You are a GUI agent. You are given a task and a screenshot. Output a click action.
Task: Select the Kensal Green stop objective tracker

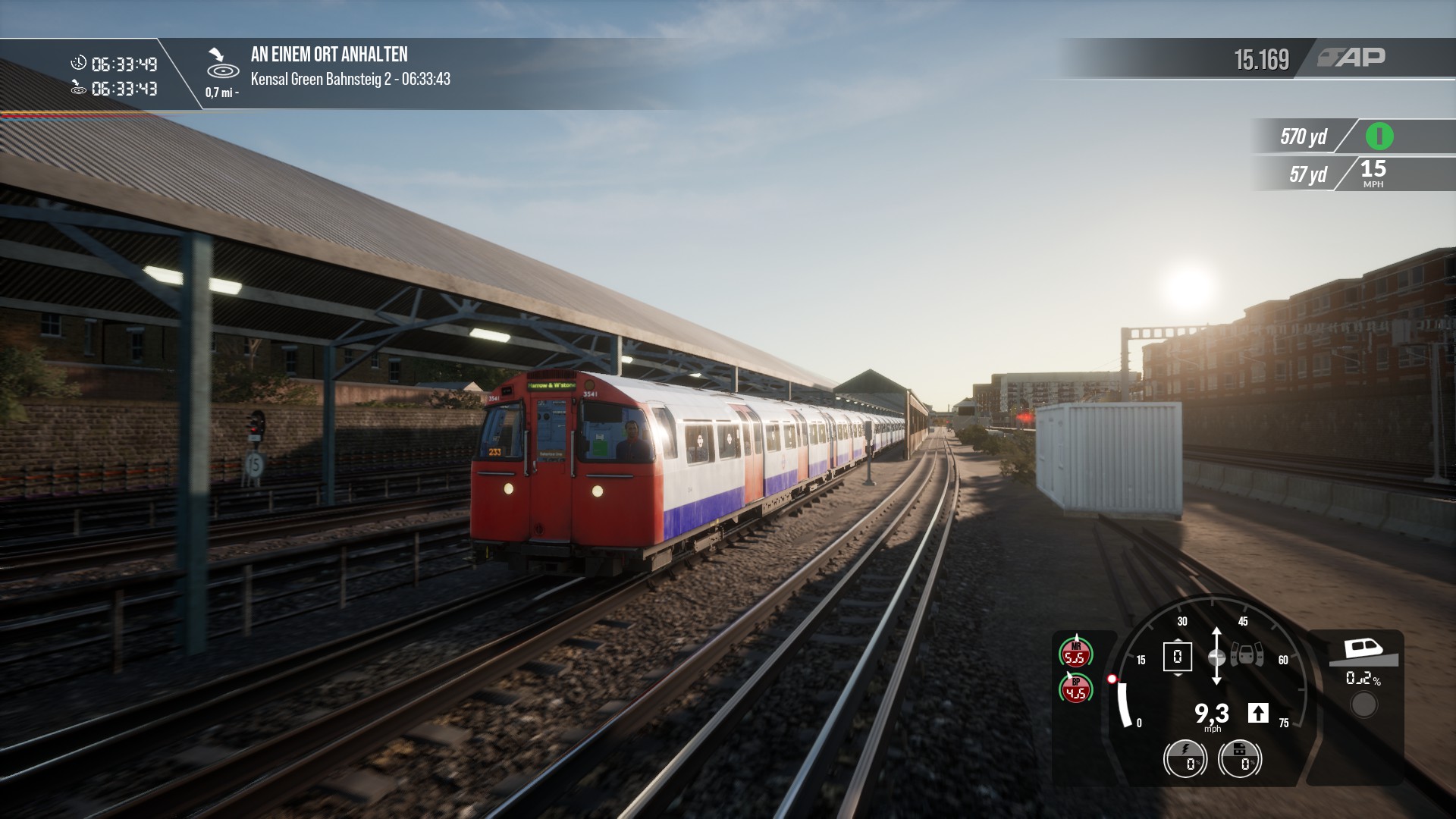coord(349,67)
